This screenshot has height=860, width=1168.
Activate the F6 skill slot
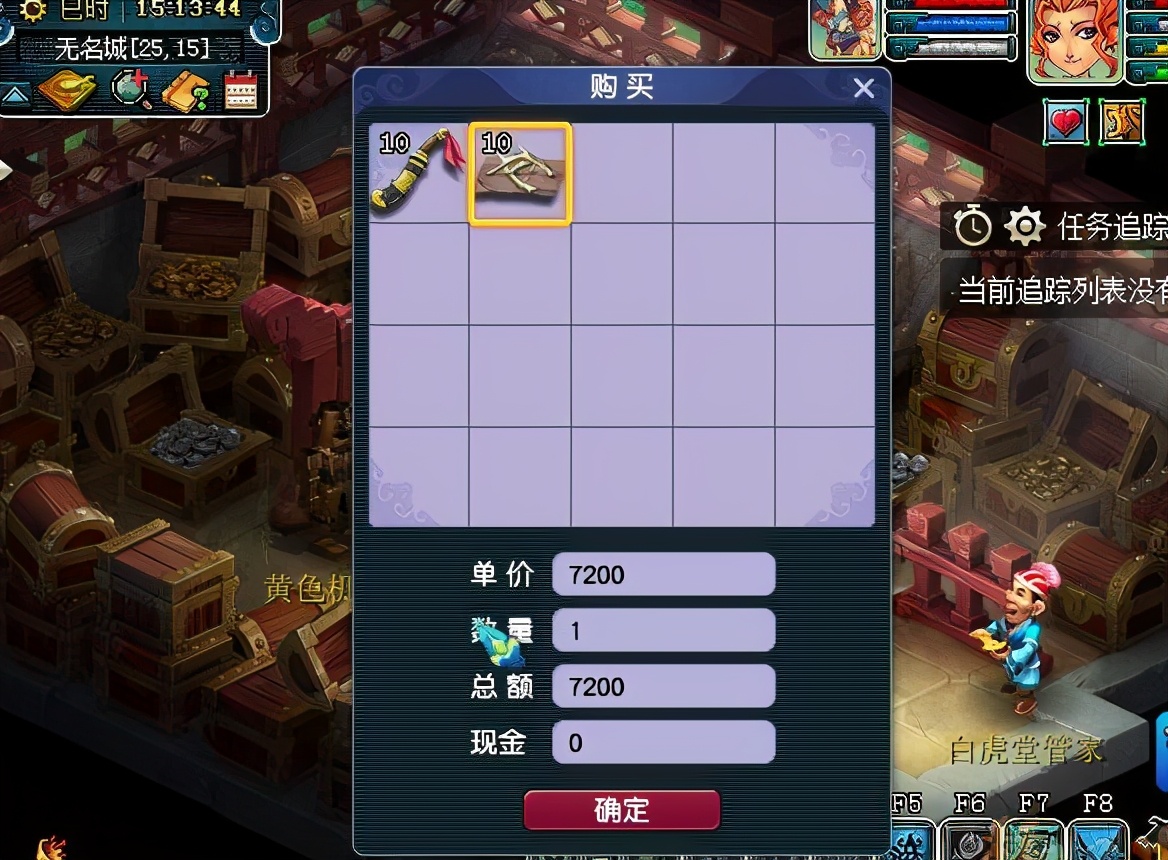[x=970, y=838]
